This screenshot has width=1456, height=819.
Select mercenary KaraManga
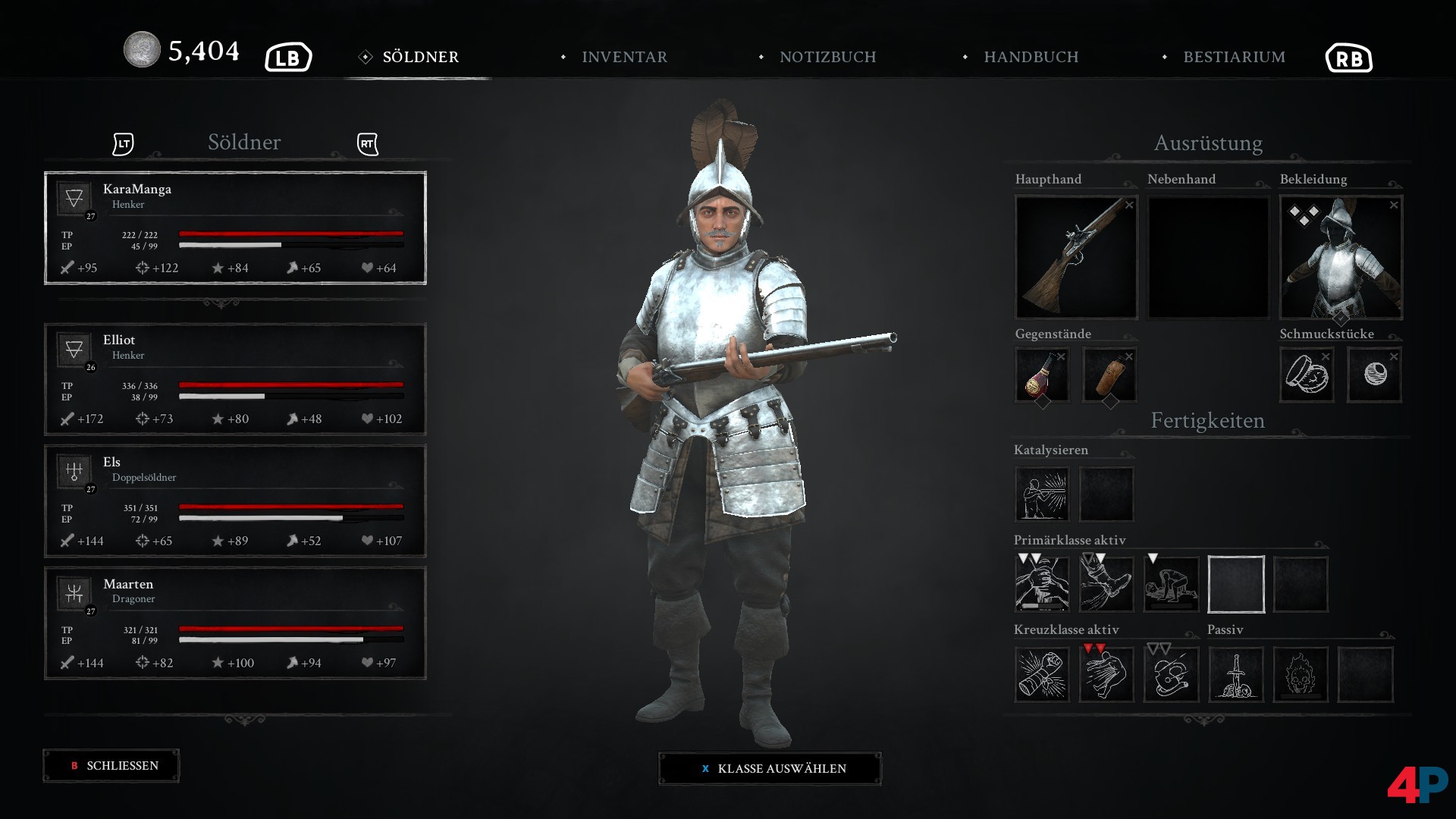(x=235, y=227)
